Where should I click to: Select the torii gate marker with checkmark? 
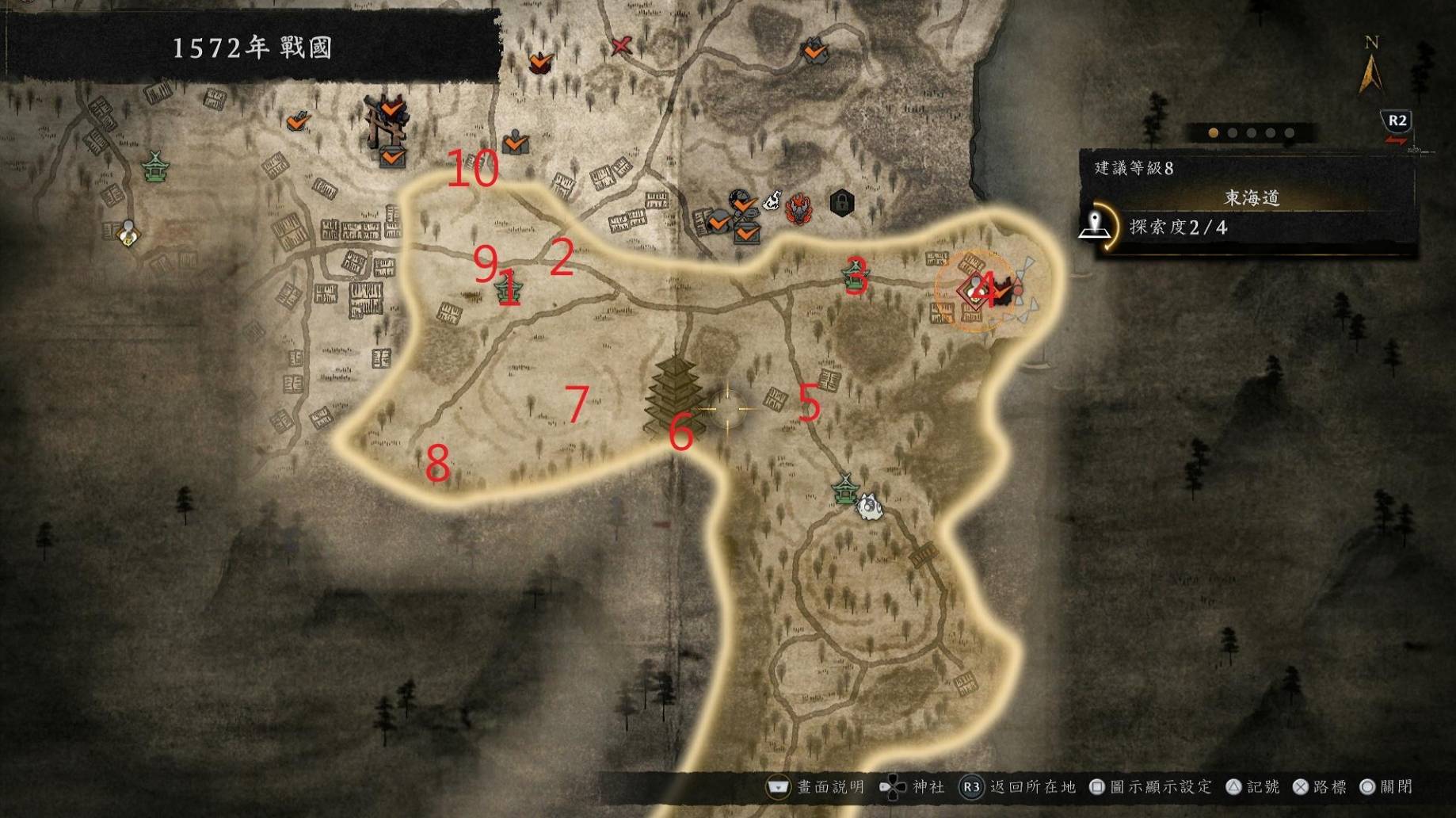pyautogui.click(x=387, y=117)
